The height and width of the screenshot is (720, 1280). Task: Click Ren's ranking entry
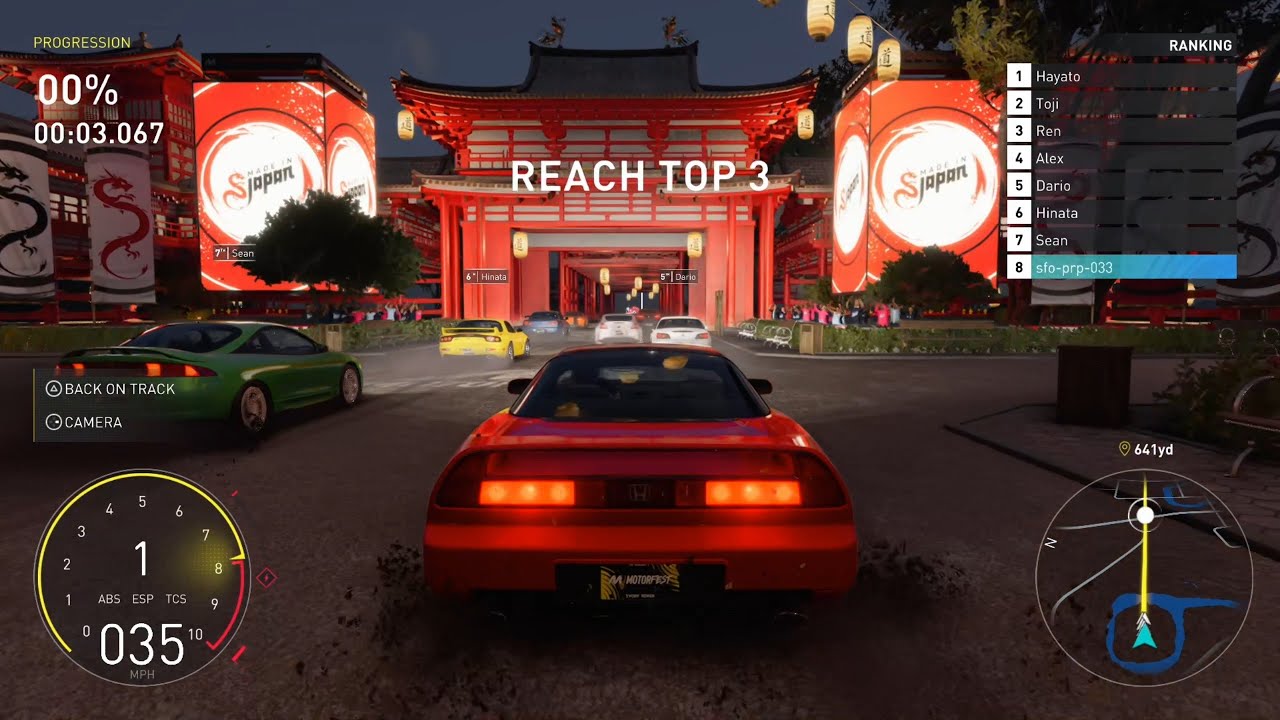1121,131
